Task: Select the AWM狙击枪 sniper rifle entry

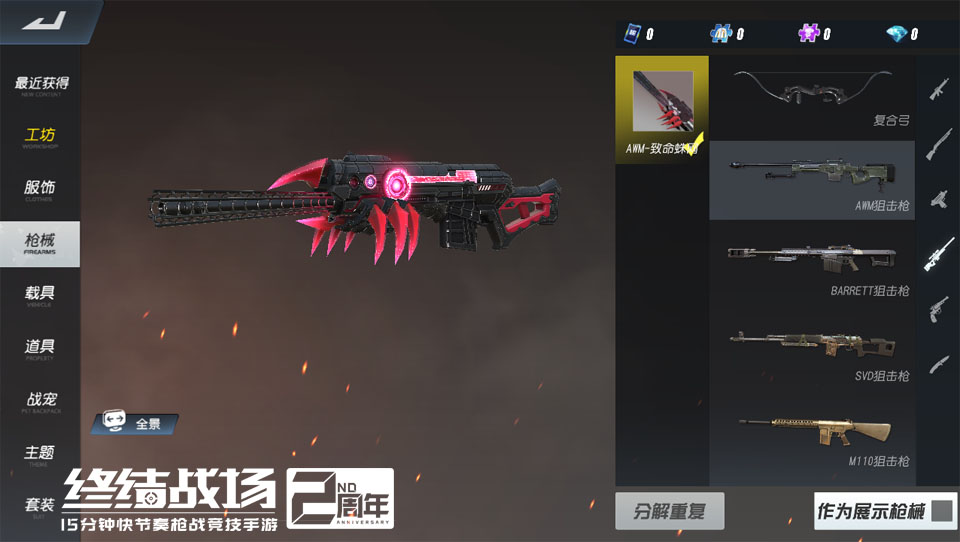Action: tap(811, 180)
